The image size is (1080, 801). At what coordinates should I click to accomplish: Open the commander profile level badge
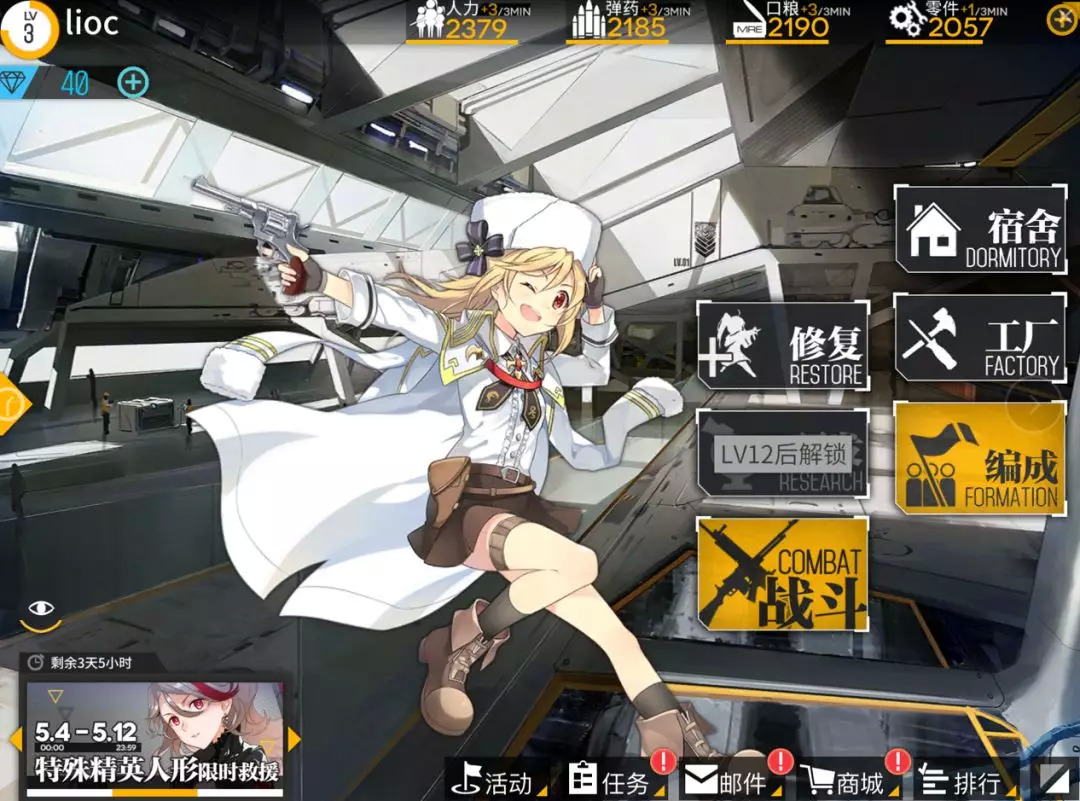28,28
